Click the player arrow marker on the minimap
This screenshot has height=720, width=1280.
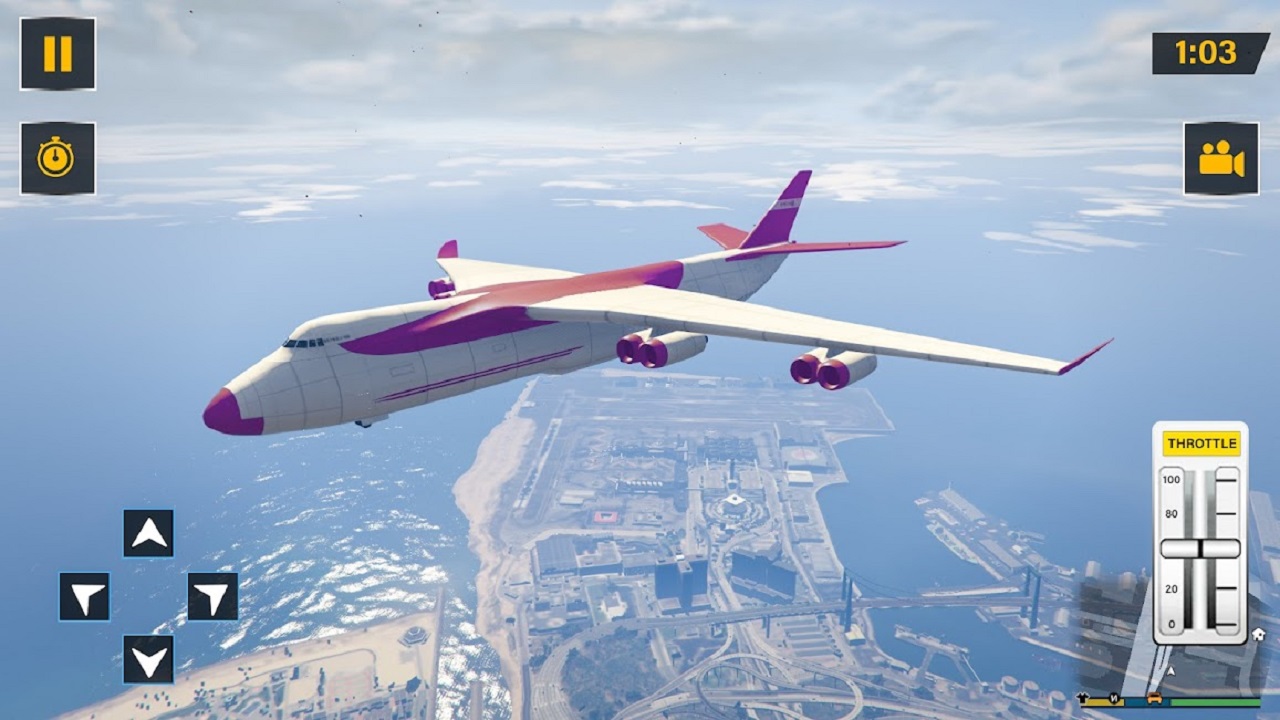coord(1170,670)
